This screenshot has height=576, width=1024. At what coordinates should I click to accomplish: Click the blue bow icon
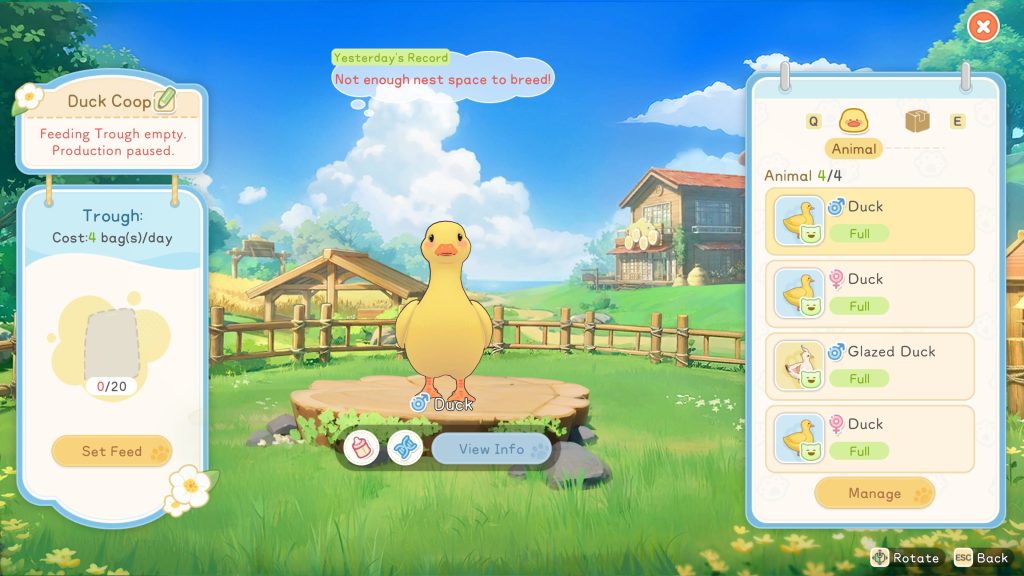pos(405,449)
